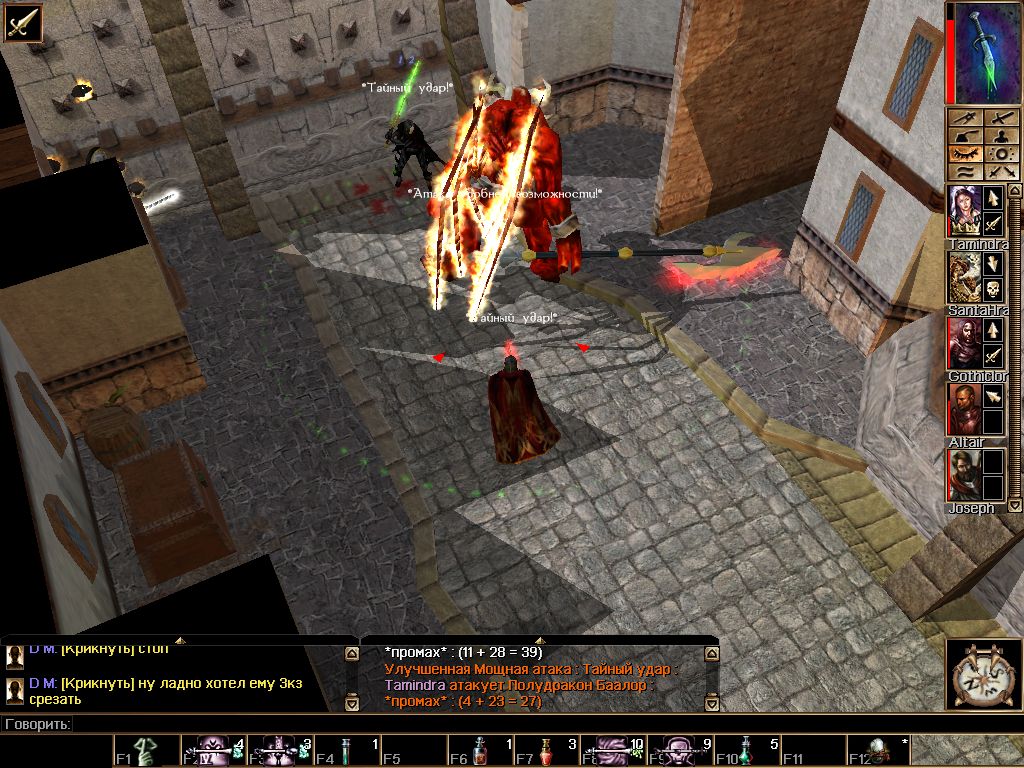Use the F4 green vial quickslot
The height and width of the screenshot is (768, 1024).
click(347, 751)
